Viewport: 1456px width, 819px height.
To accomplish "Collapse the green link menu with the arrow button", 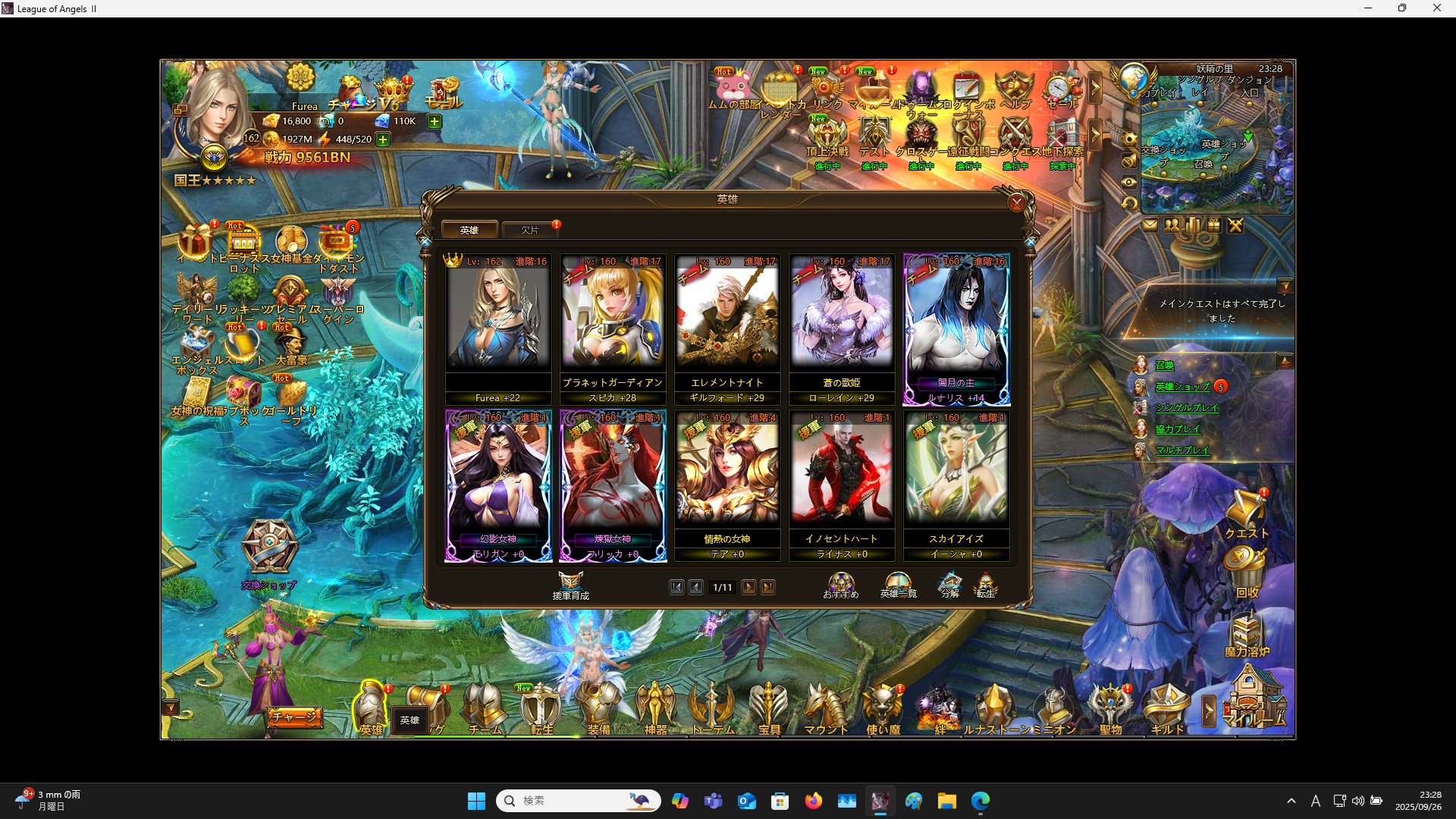I will [1285, 361].
